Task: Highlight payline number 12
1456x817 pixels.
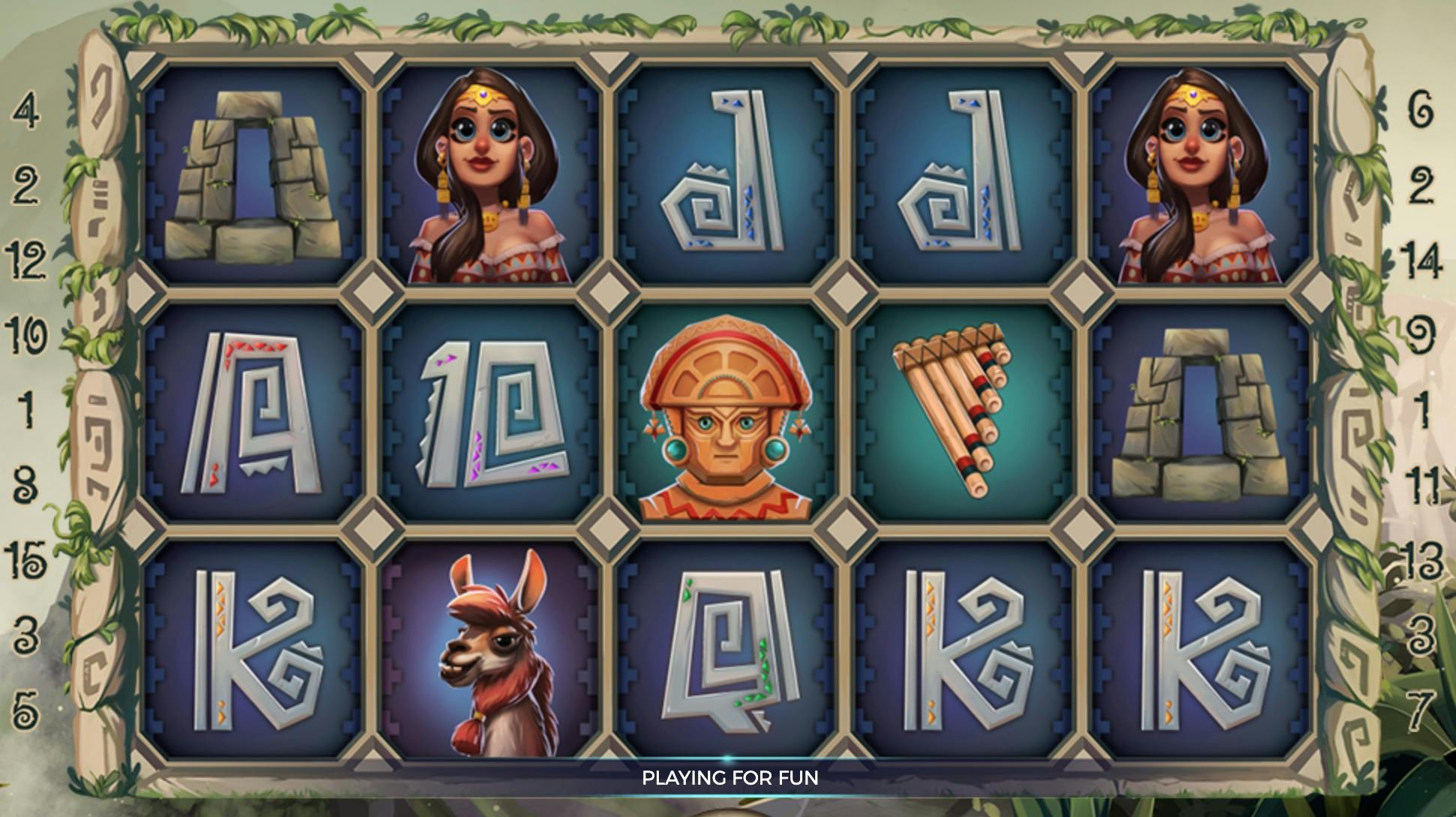Action: [26, 259]
